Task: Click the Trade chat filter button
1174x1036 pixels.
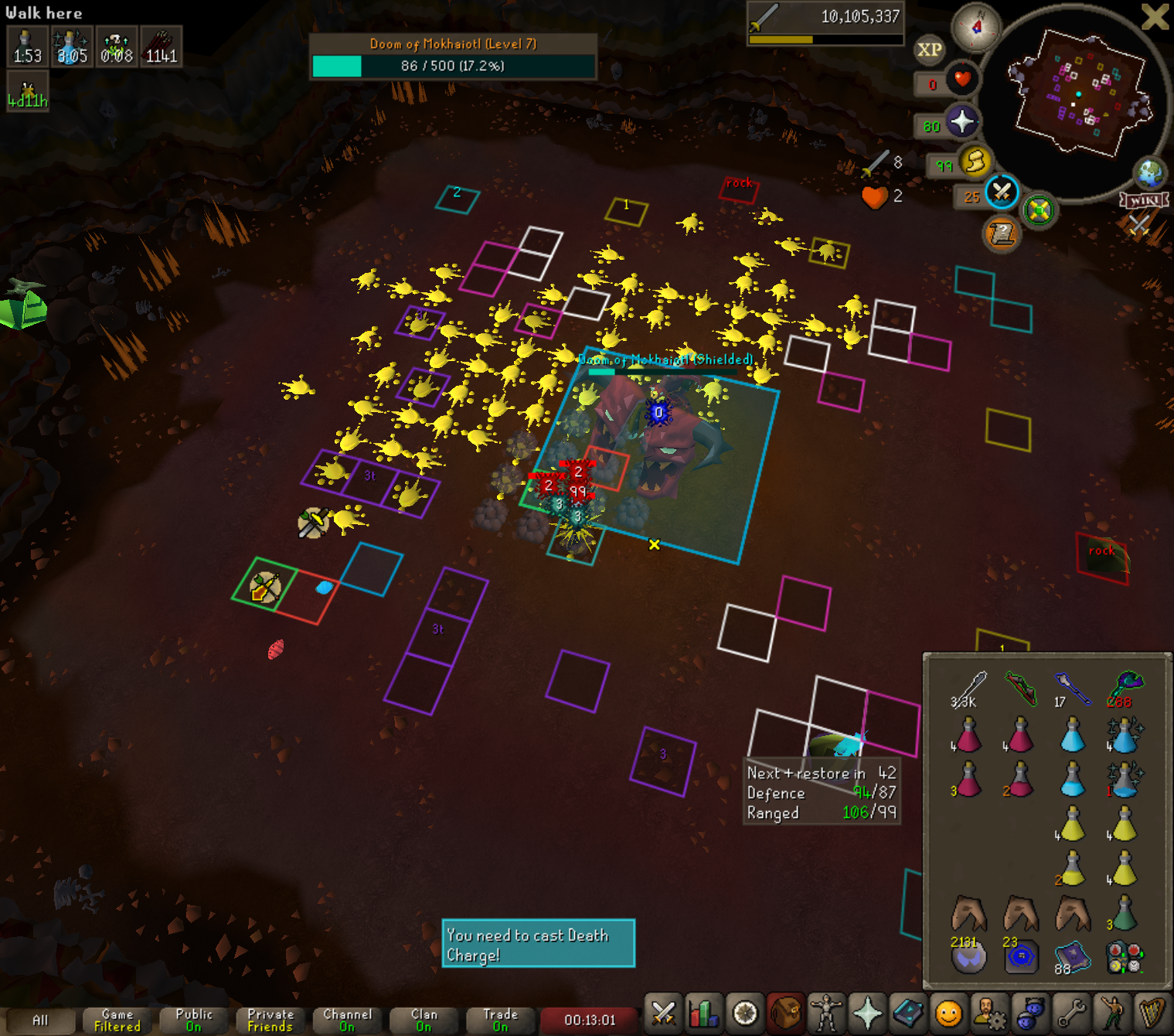Action: [500, 1021]
